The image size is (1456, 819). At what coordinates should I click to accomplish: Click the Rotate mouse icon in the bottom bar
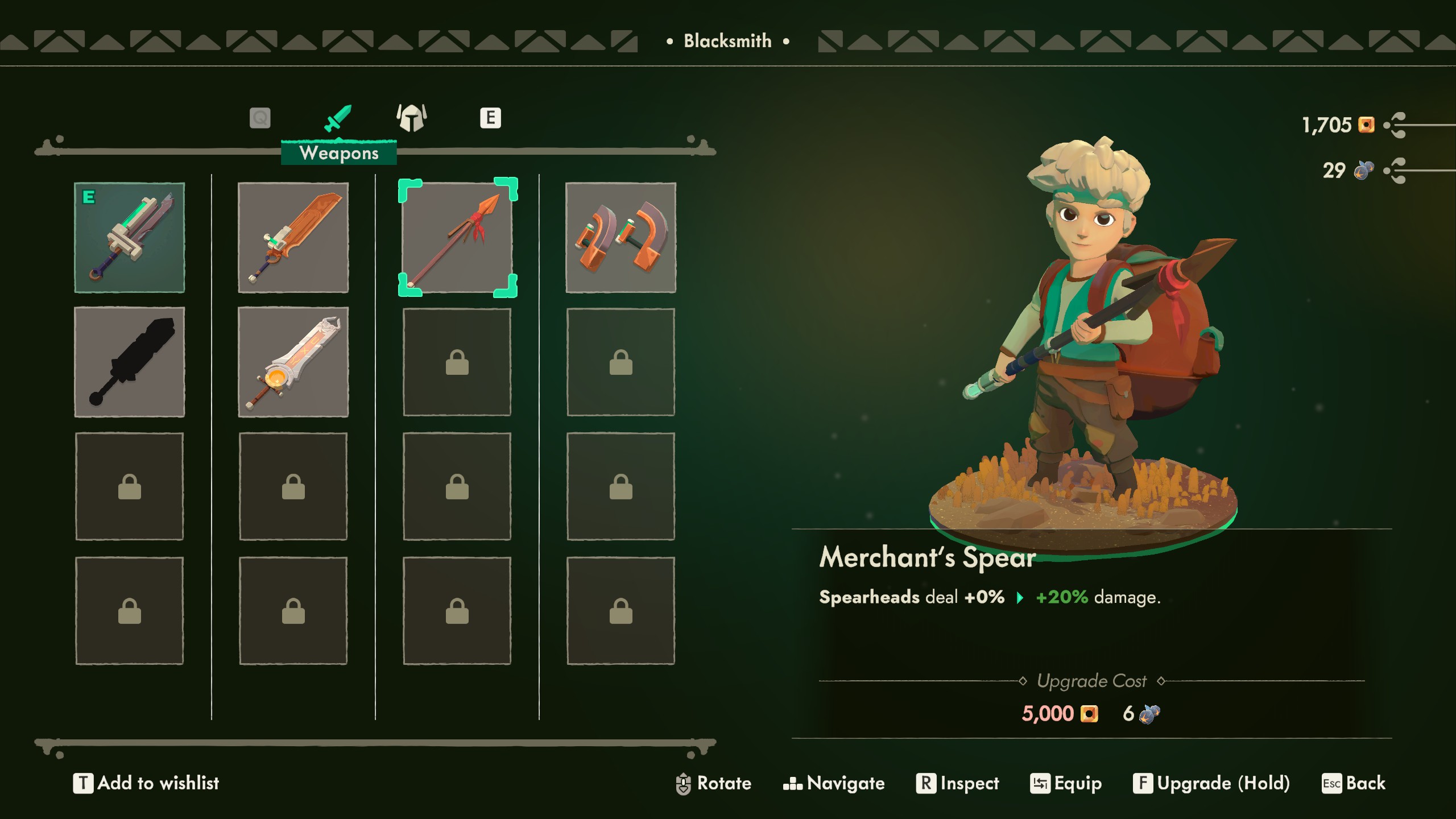(x=684, y=783)
